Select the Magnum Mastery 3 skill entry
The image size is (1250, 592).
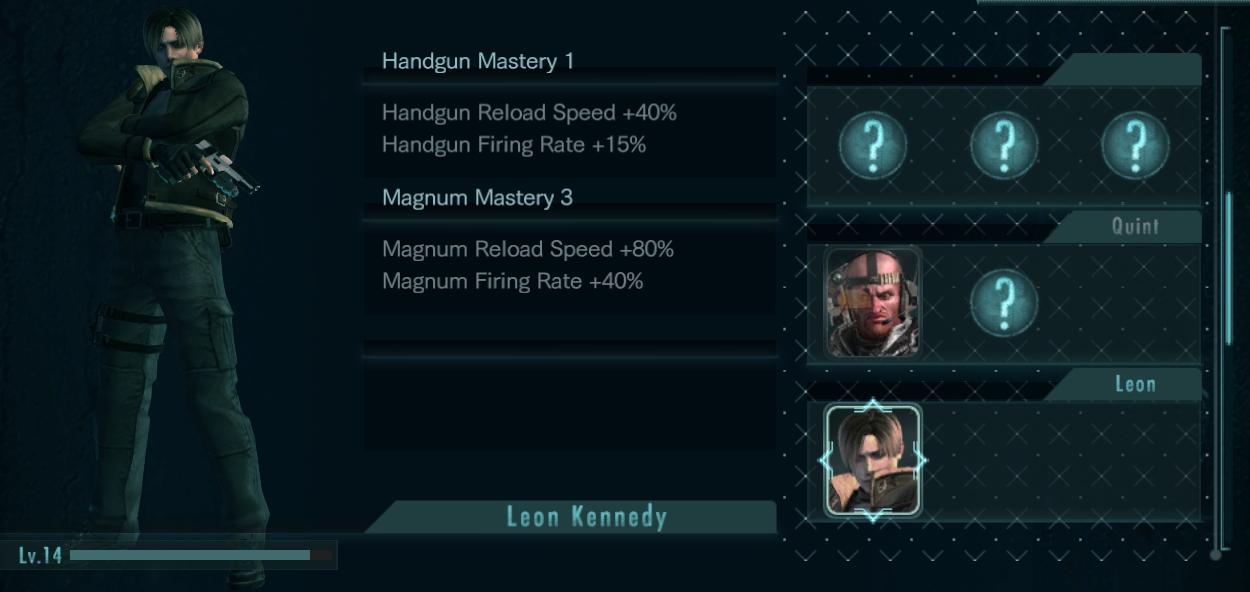(x=477, y=198)
